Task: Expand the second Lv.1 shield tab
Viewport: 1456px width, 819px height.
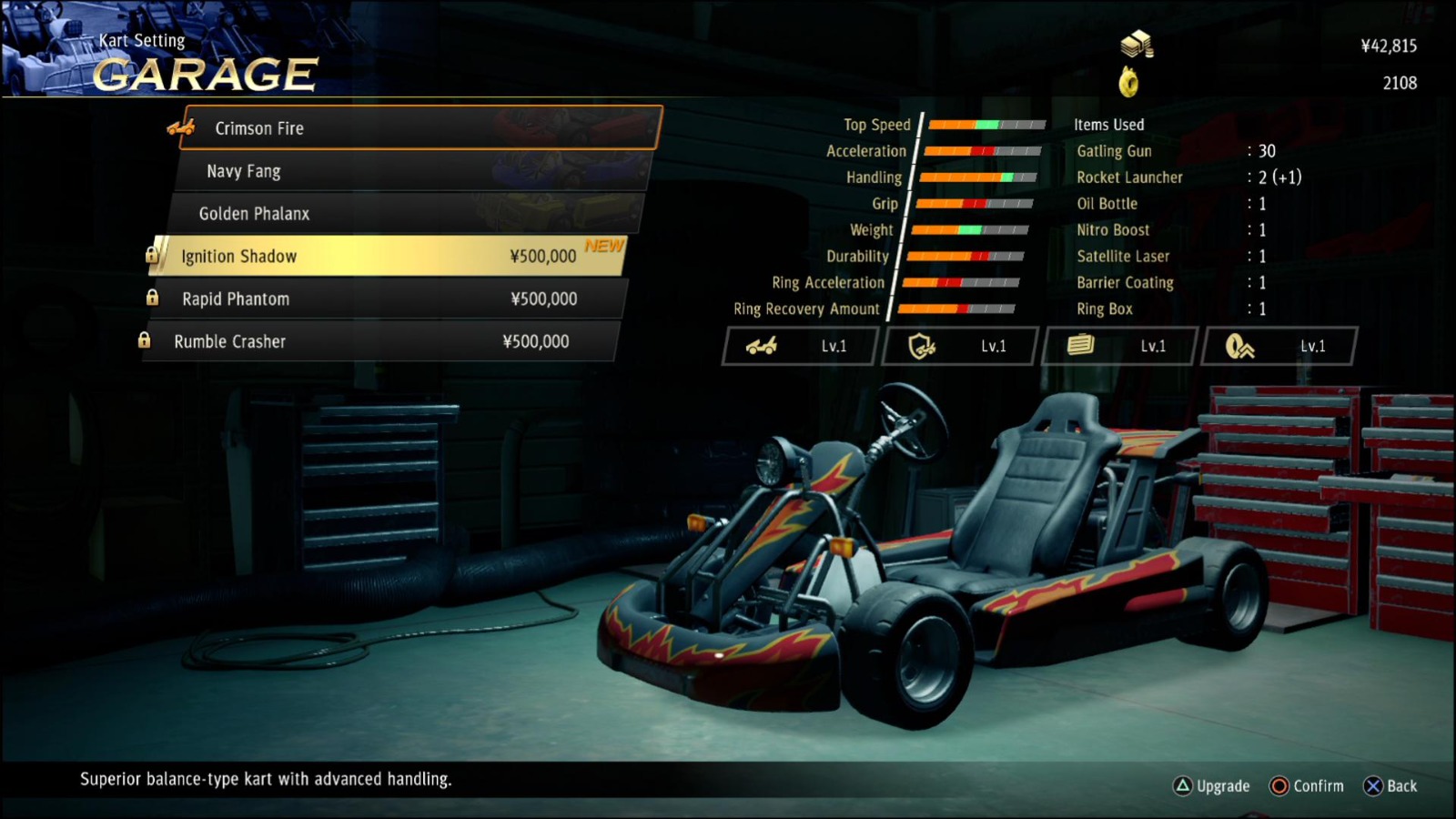Action: click(x=958, y=346)
